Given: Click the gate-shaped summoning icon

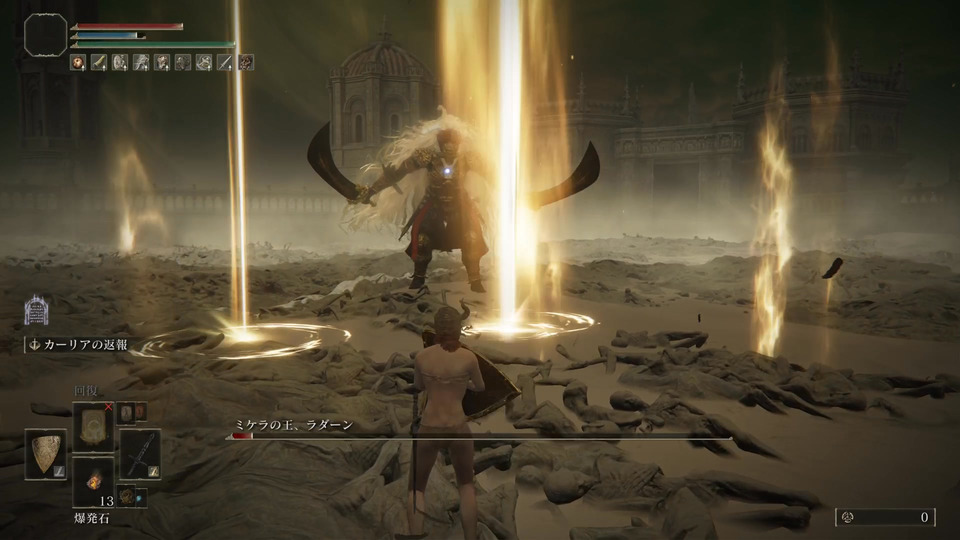Looking at the screenshot, I should click(x=37, y=309).
